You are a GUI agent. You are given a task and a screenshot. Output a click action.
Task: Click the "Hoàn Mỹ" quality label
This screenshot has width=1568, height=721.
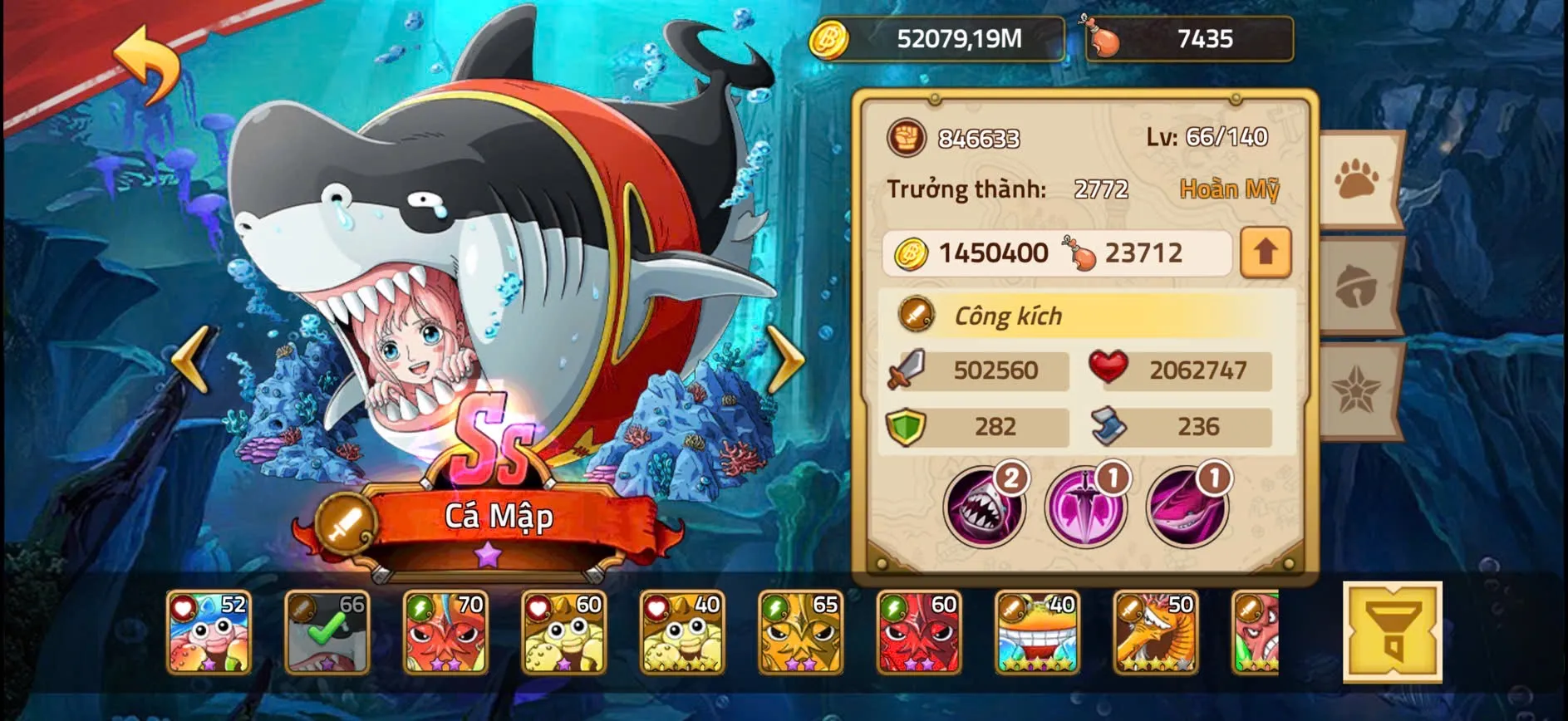pos(1229,189)
